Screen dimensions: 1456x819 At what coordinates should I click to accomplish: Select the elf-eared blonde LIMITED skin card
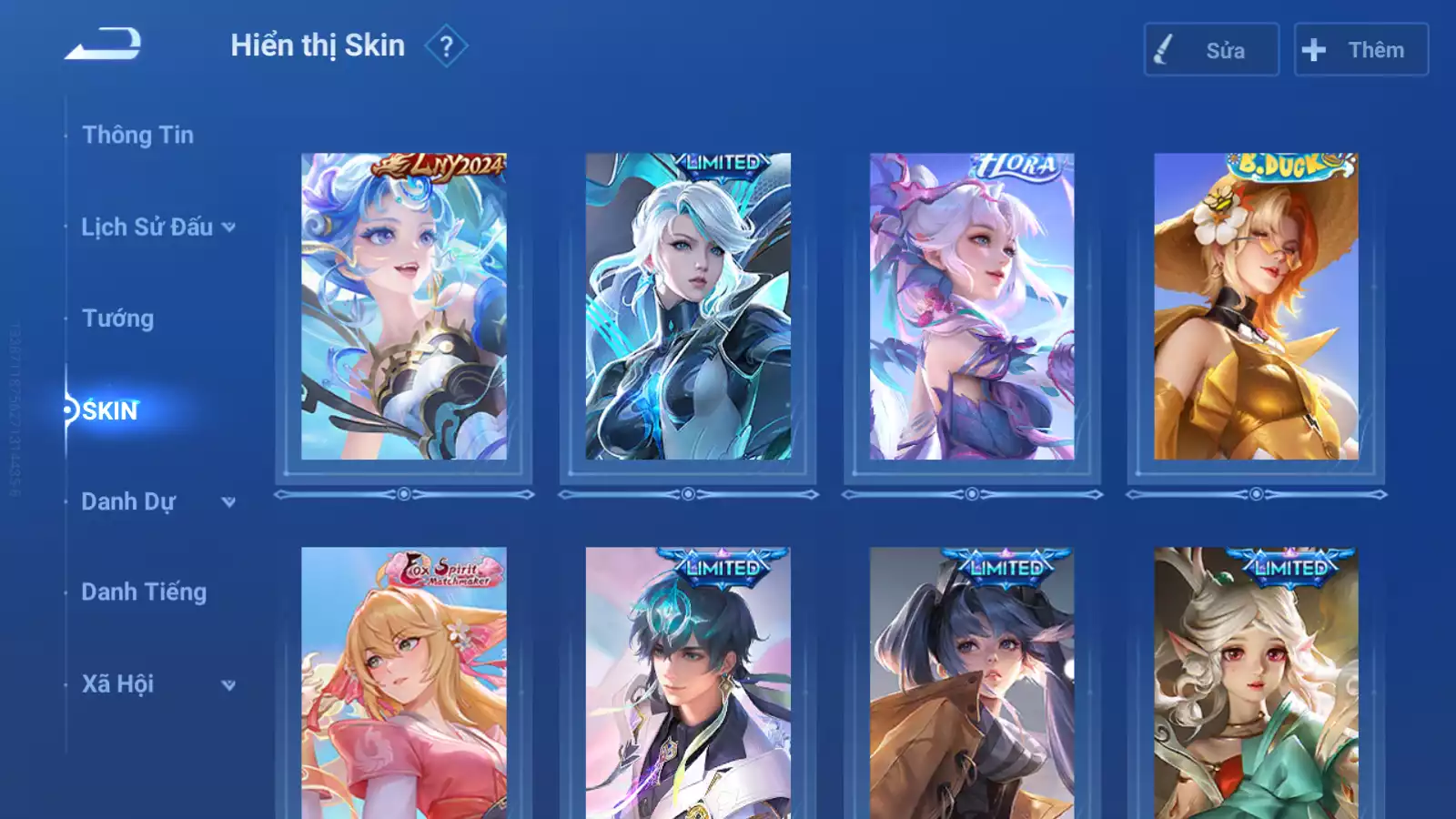coord(1256,682)
